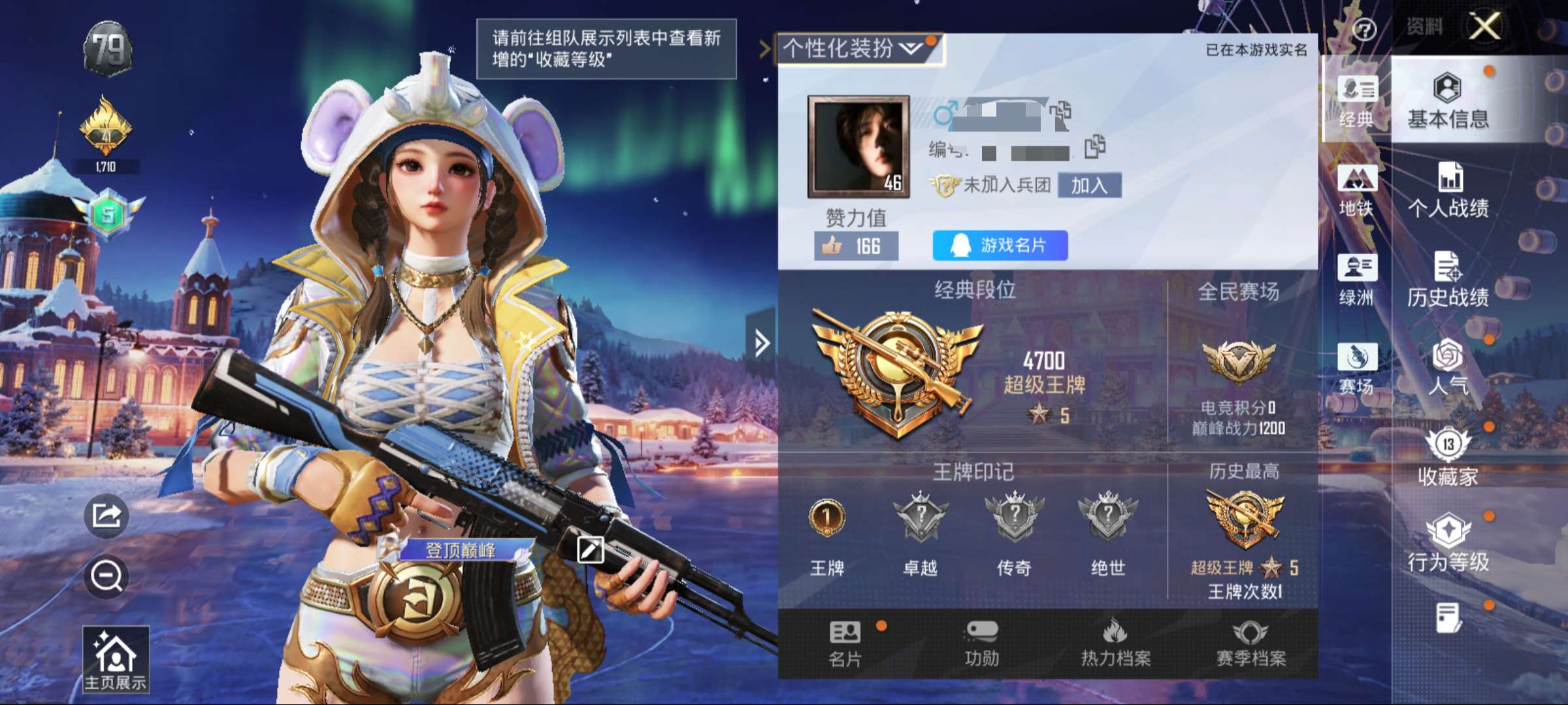Select the 地铁 metro mode tab
Image resolution: width=1568 pixels, height=705 pixels.
(1356, 191)
